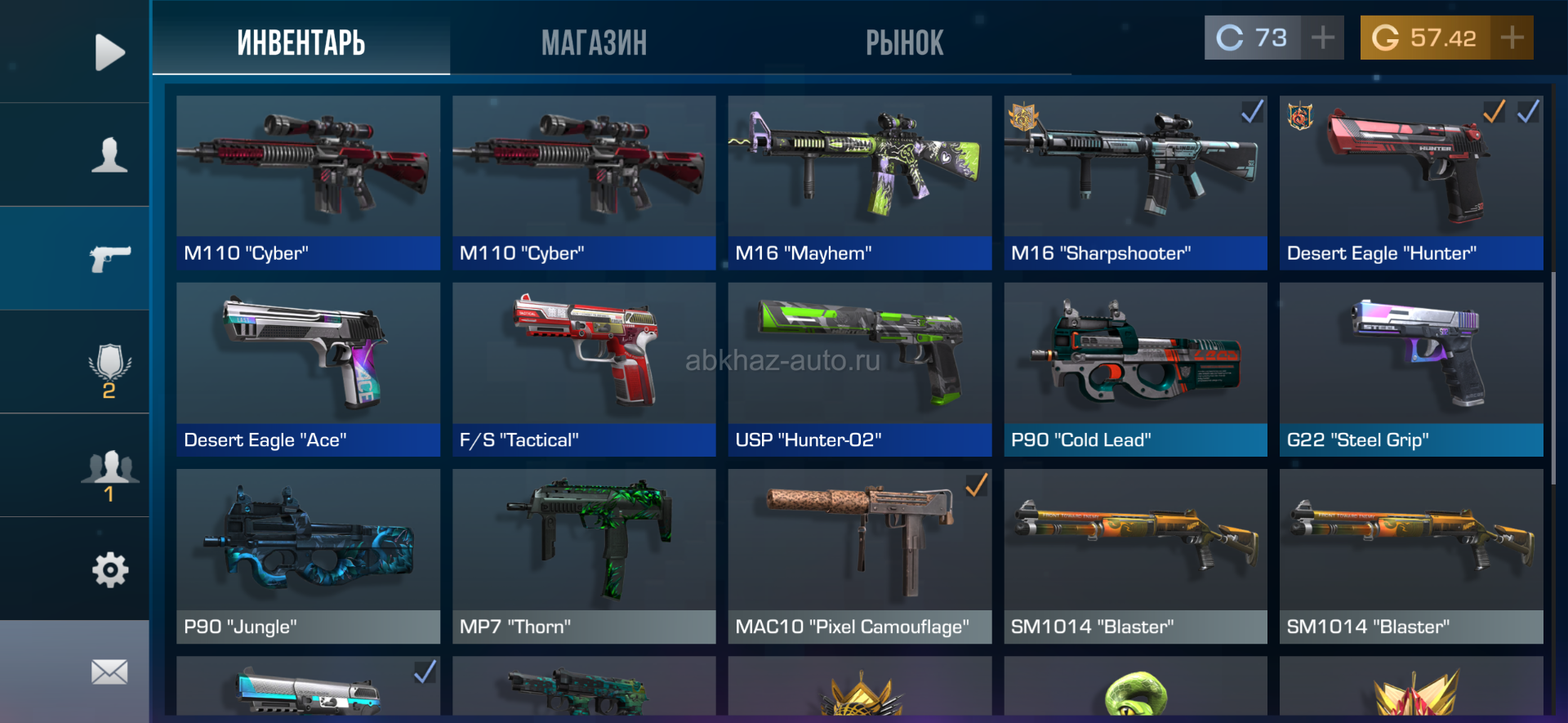Choose the P90 "Cold Lead" skin
1568x723 pixels.
pyautogui.click(x=1135, y=368)
